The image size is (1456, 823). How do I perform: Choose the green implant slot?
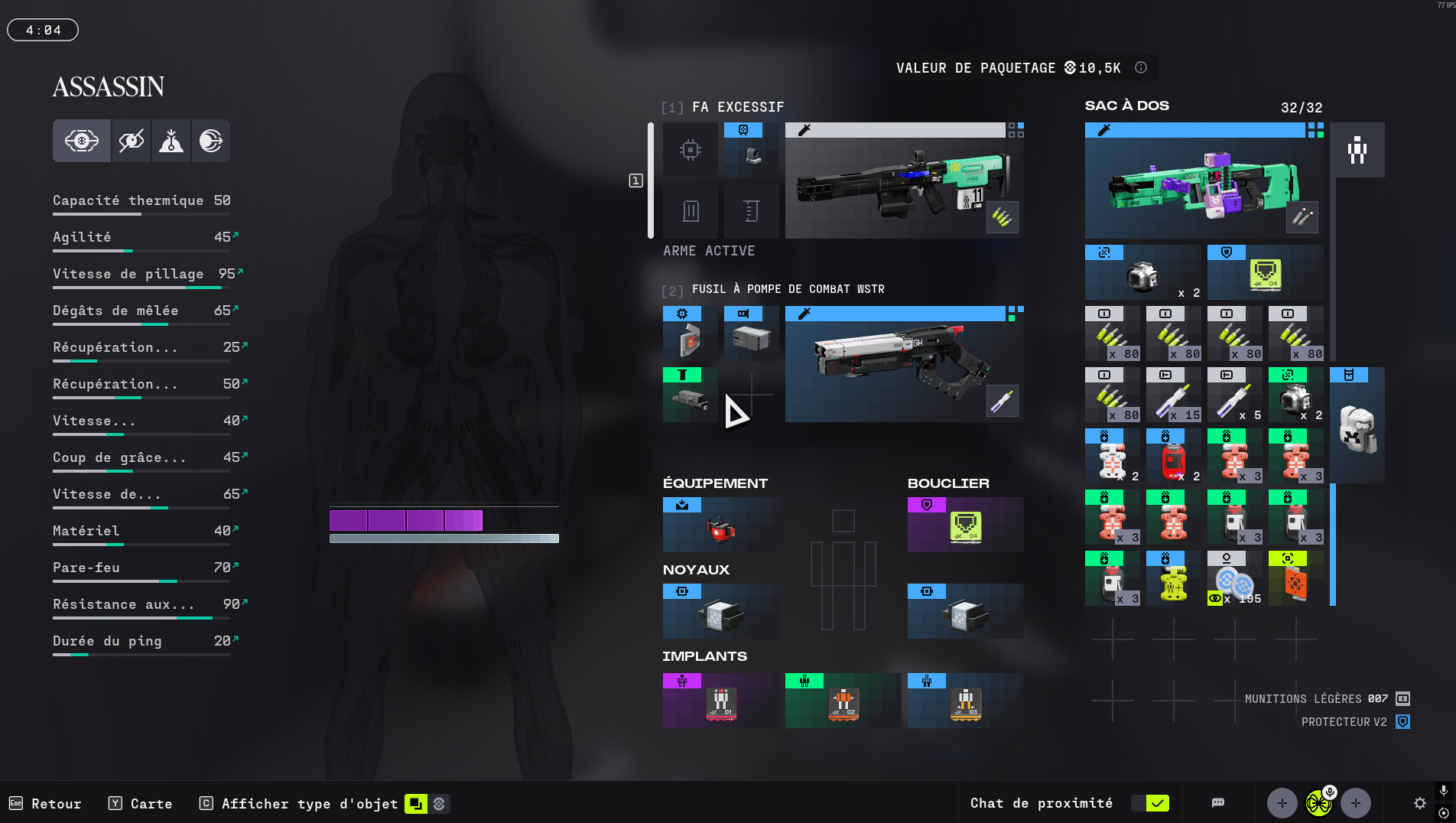point(843,701)
